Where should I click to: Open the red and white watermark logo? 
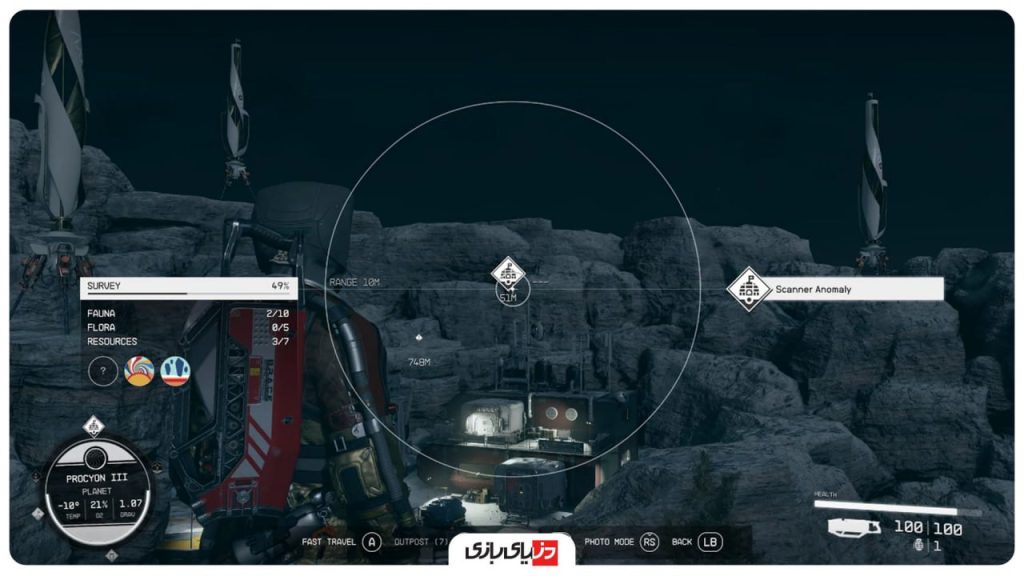511,550
